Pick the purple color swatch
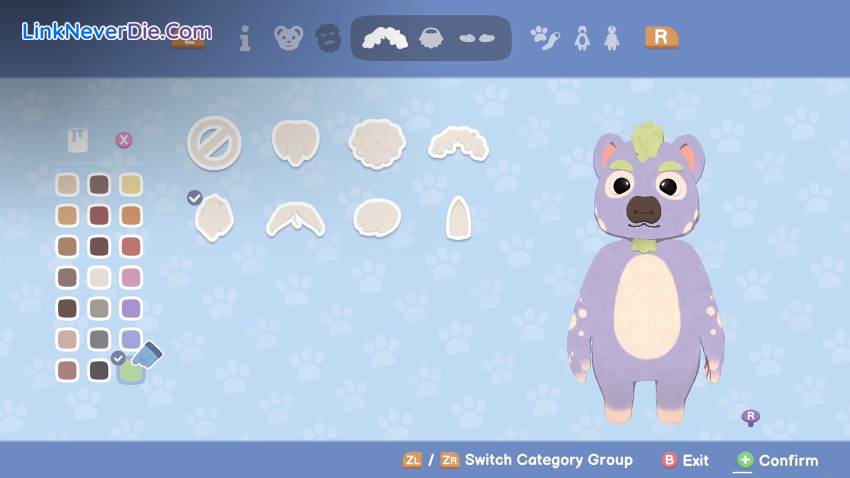The height and width of the screenshot is (478, 850). click(x=130, y=308)
